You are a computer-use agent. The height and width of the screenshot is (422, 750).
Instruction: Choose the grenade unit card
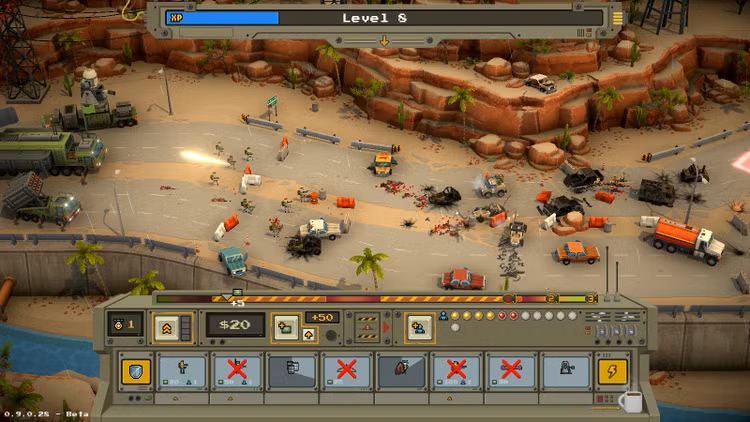(401, 372)
